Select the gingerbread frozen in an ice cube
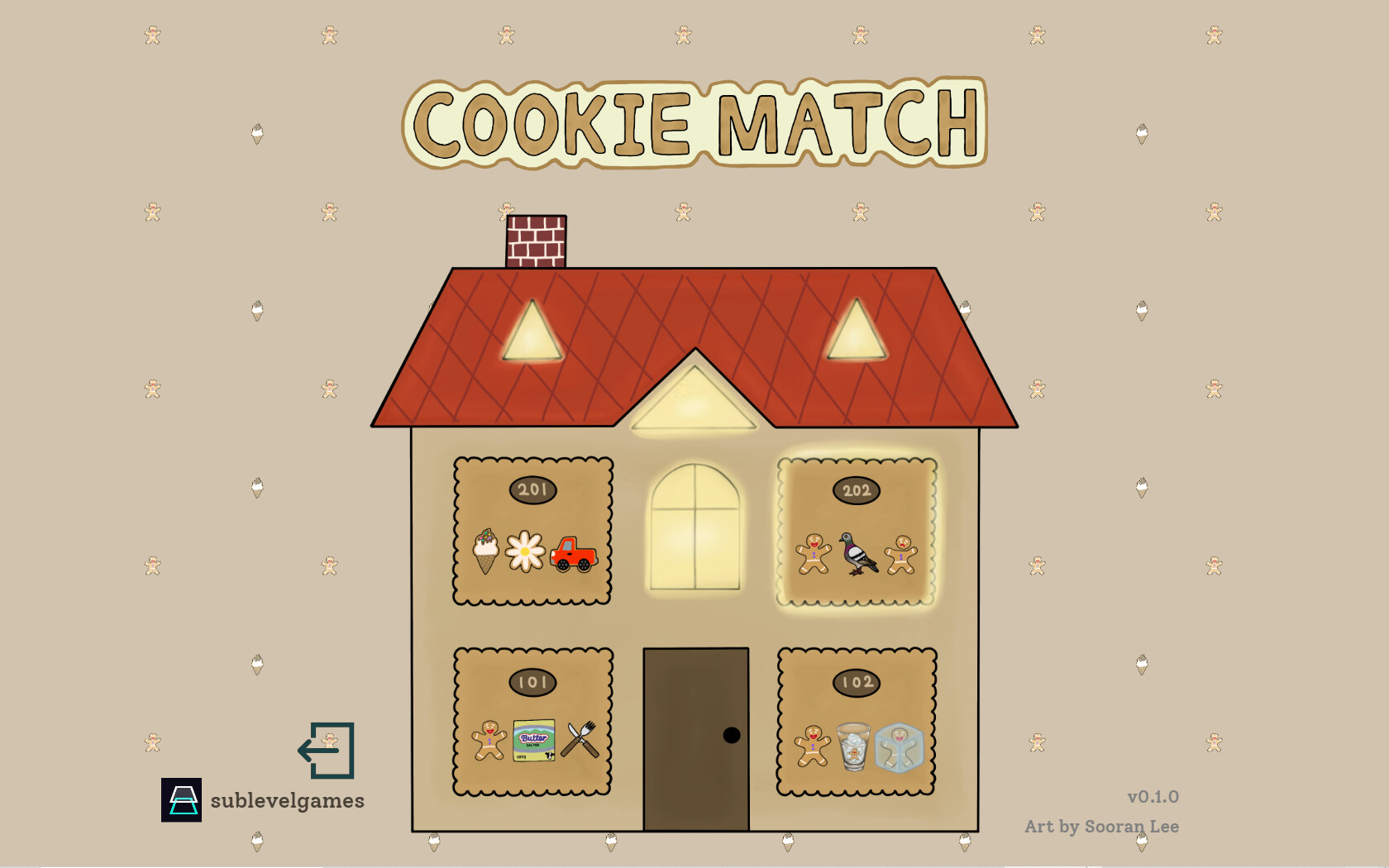Image resolution: width=1389 pixels, height=868 pixels. [x=901, y=746]
